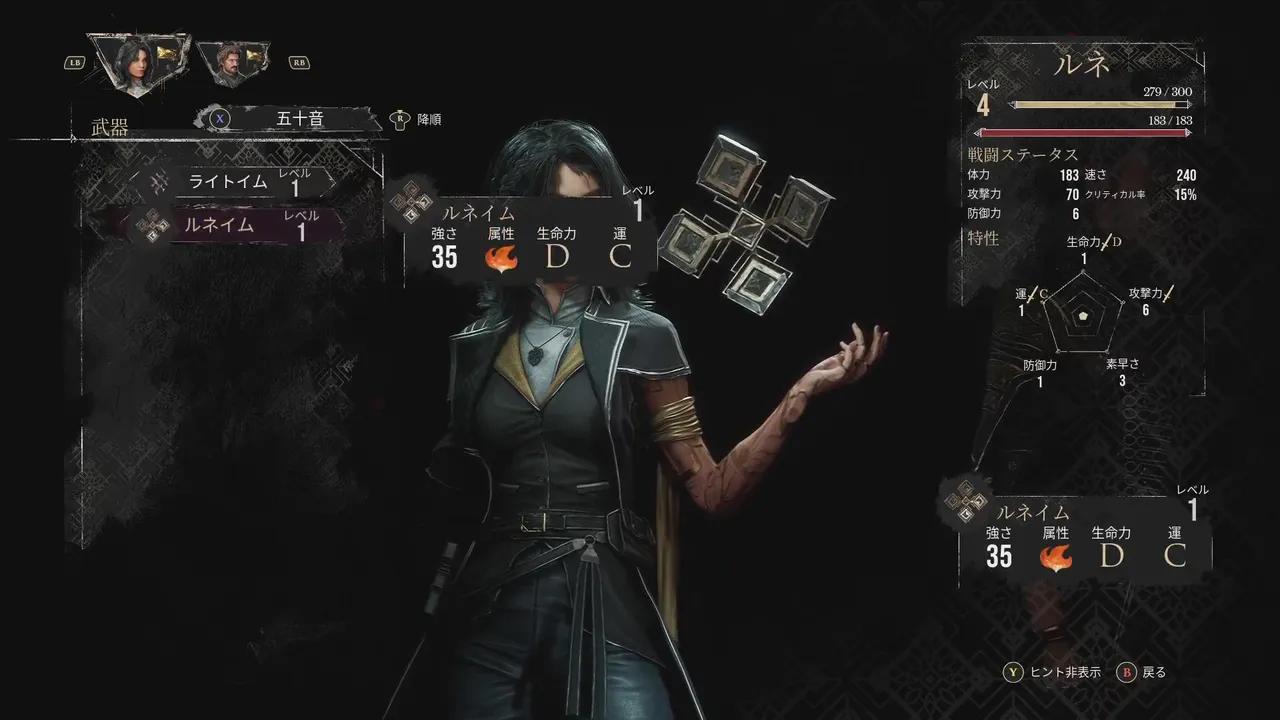This screenshot has width=1280, height=720.
Task: Hide hints with ヒント非表示
Action: click(x=1054, y=672)
